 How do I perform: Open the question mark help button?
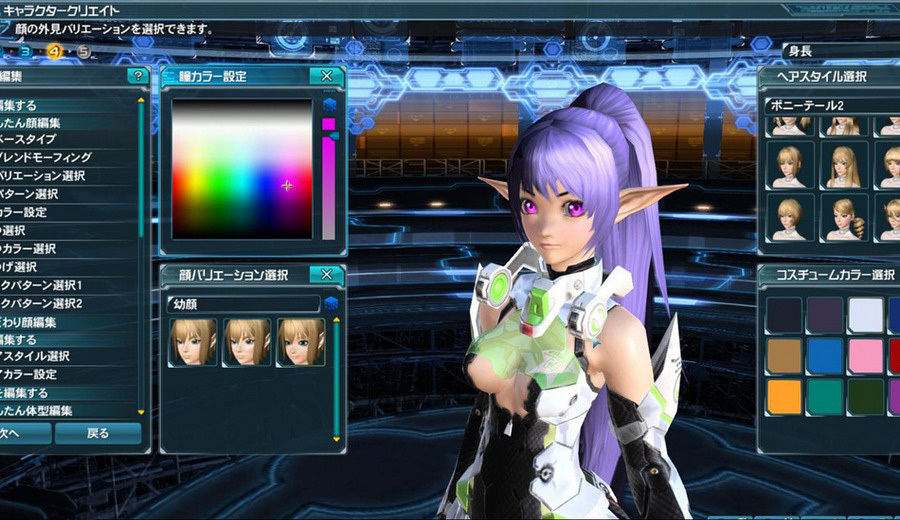[x=137, y=76]
